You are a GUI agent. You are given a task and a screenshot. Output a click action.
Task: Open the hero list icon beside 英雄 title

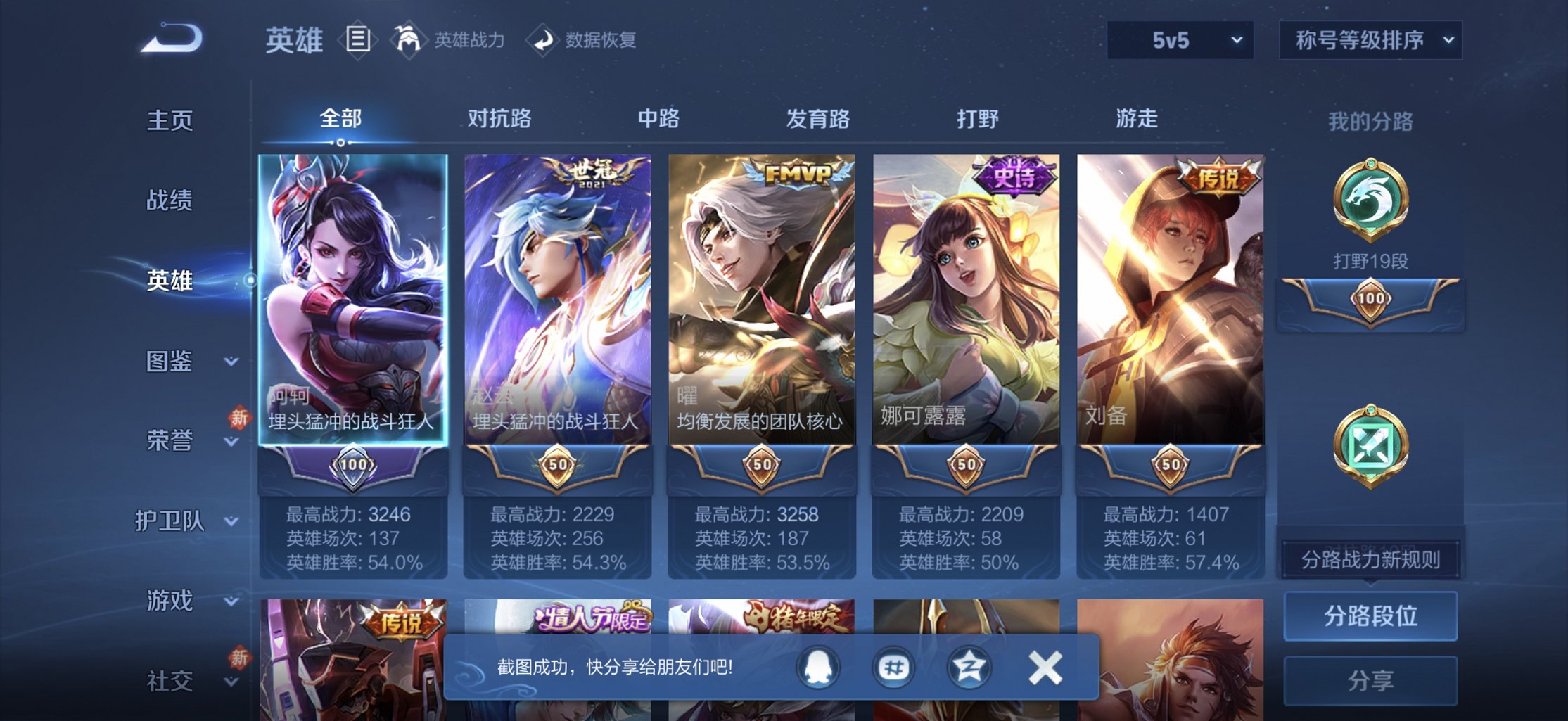click(x=359, y=39)
